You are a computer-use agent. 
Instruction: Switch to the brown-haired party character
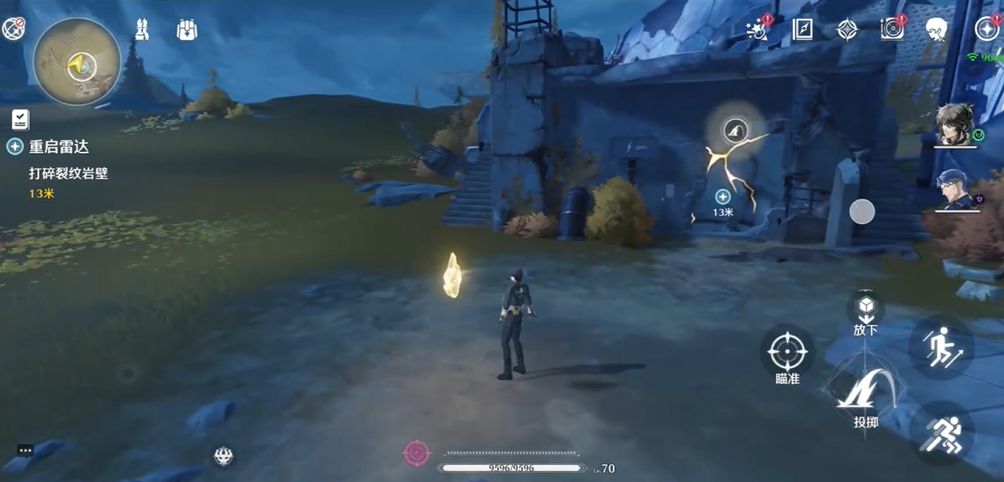pyautogui.click(x=958, y=126)
